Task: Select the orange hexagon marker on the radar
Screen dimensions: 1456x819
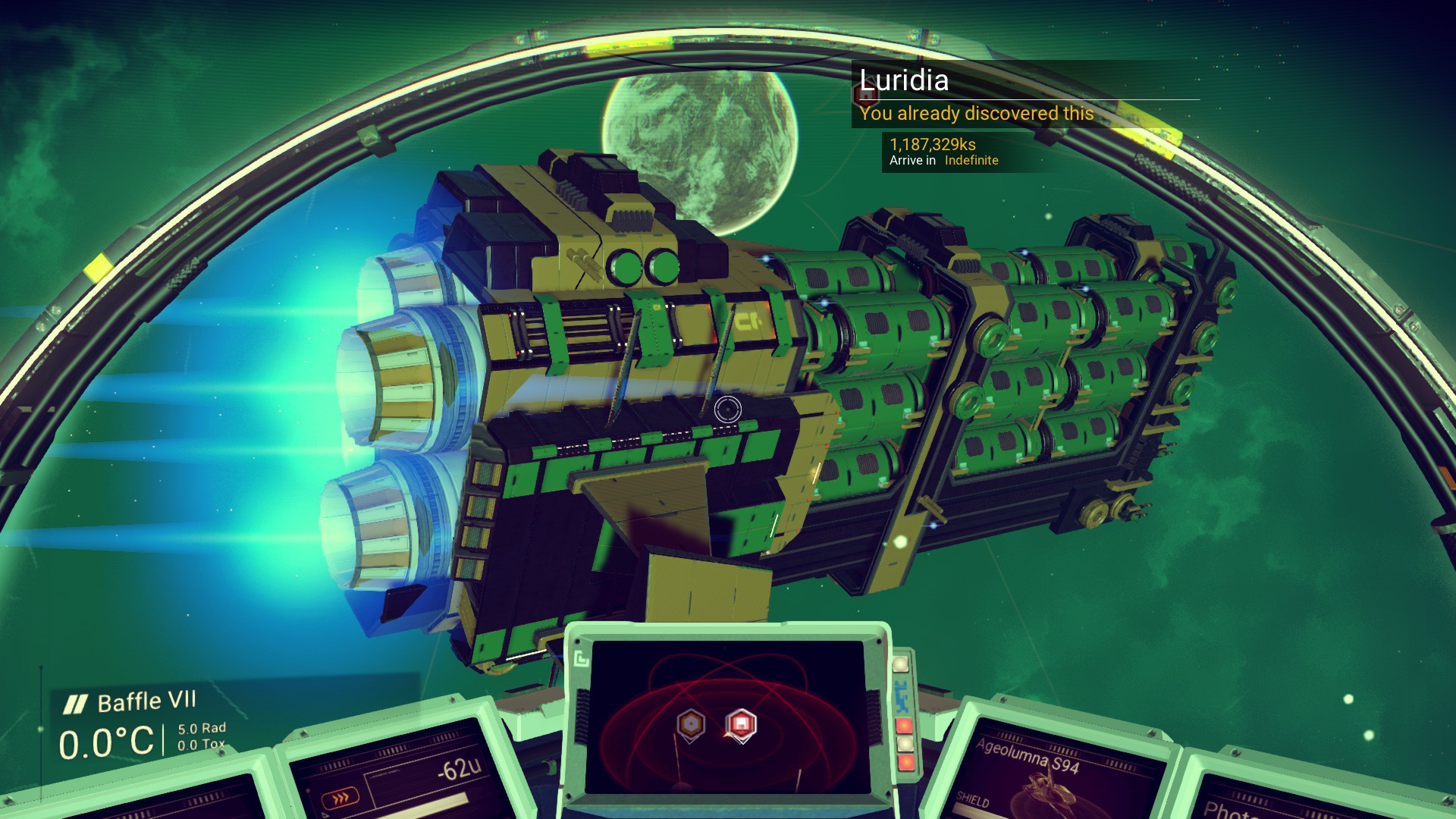Action: (690, 724)
